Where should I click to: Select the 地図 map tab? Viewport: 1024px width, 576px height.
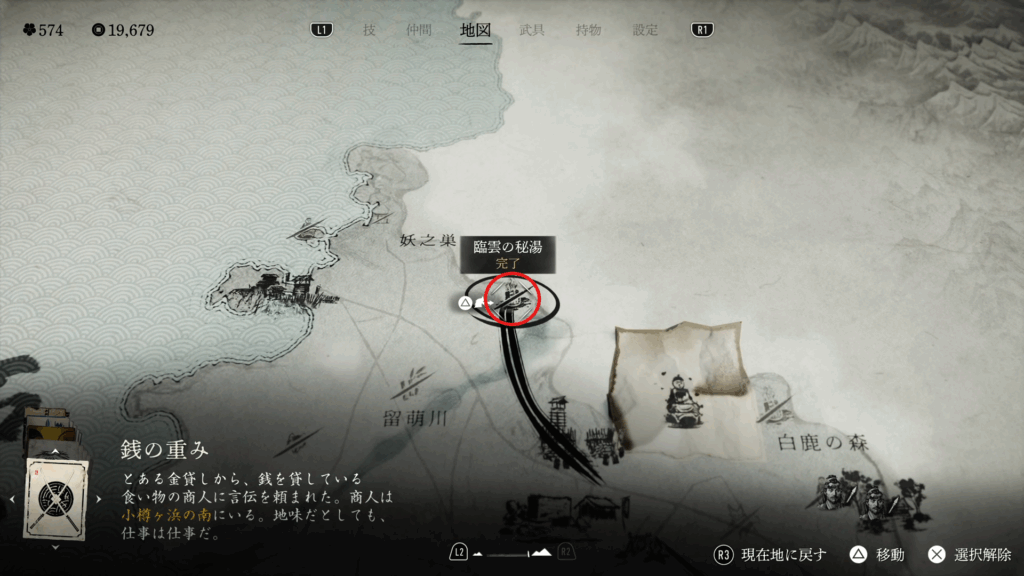coord(476,30)
